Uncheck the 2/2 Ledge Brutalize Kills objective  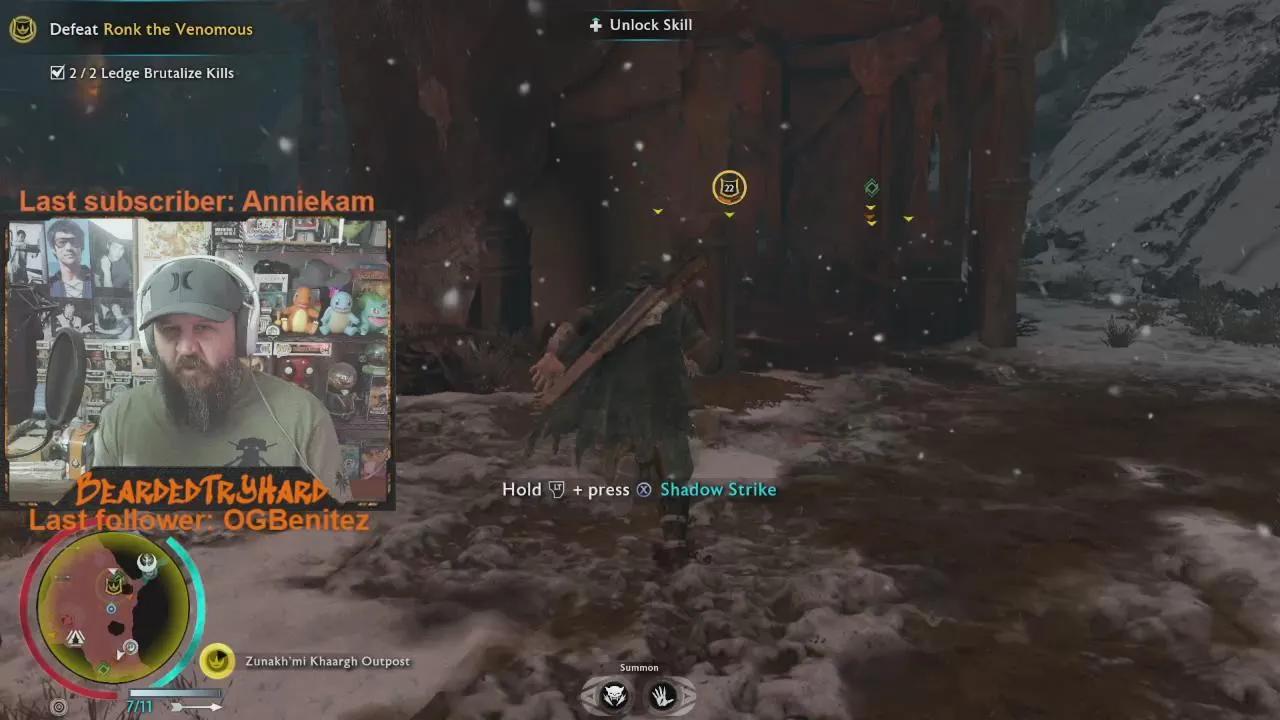click(x=58, y=72)
